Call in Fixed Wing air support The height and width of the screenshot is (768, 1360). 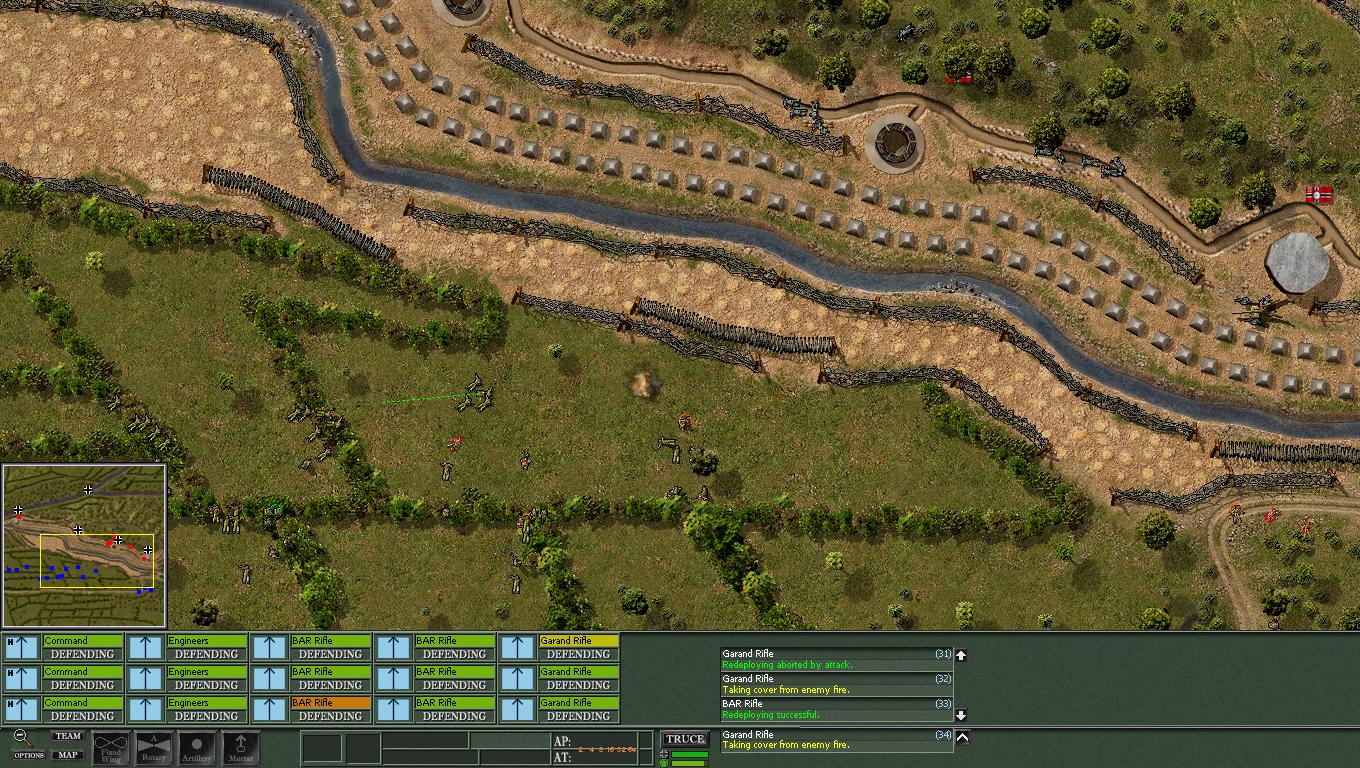click(110, 748)
